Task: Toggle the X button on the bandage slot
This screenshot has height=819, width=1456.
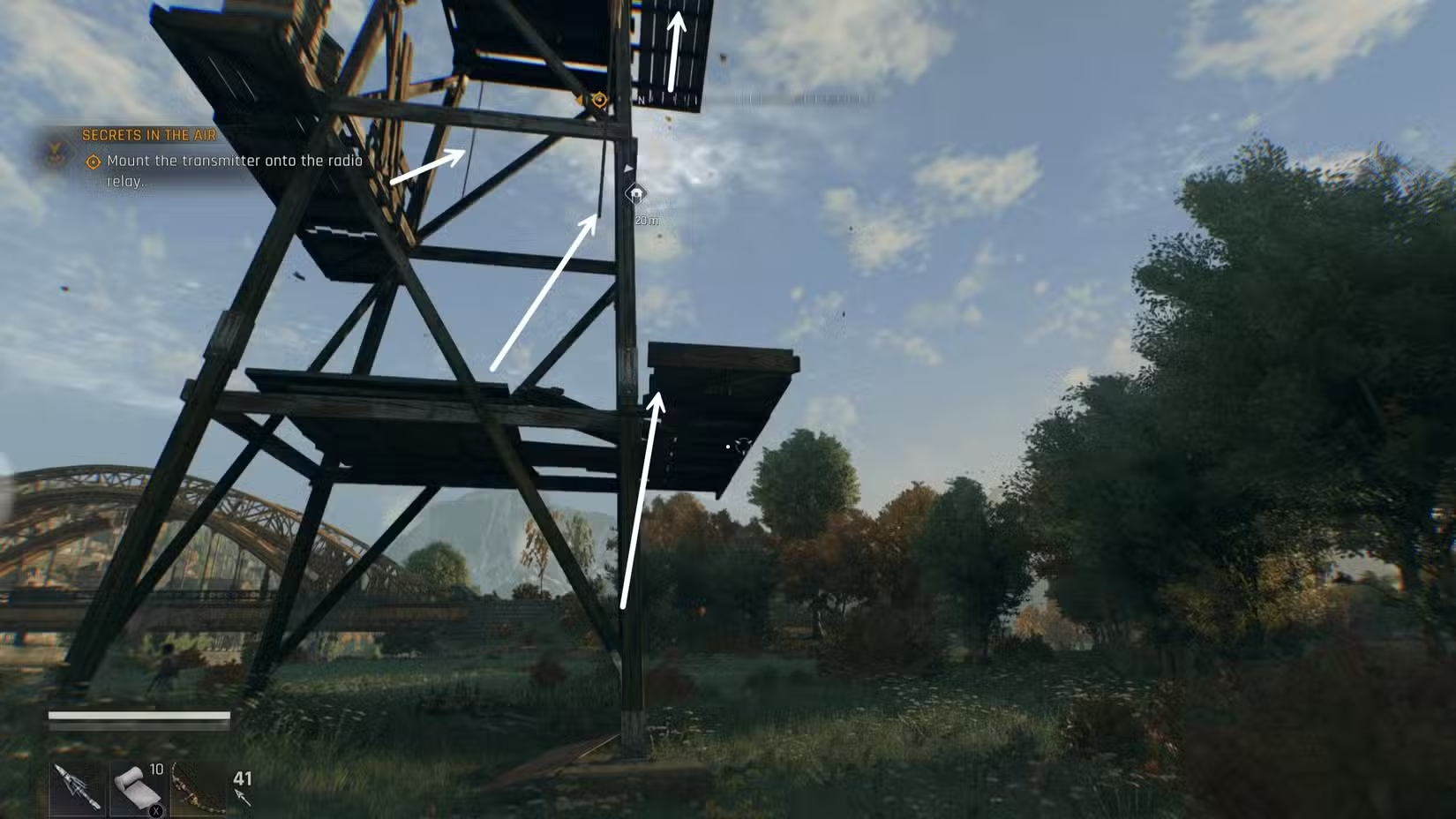Action: click(155, 809)
